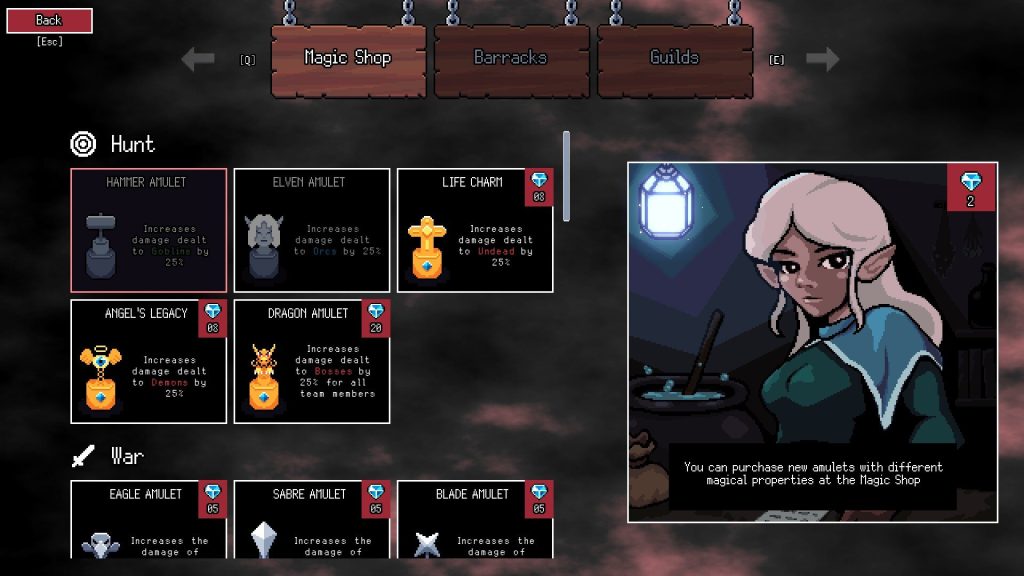Image resolution: width=1024 pixels, height=576 pixels.
Task: Buy the Life Charm amulet
Action: click(x=475, y=230)
